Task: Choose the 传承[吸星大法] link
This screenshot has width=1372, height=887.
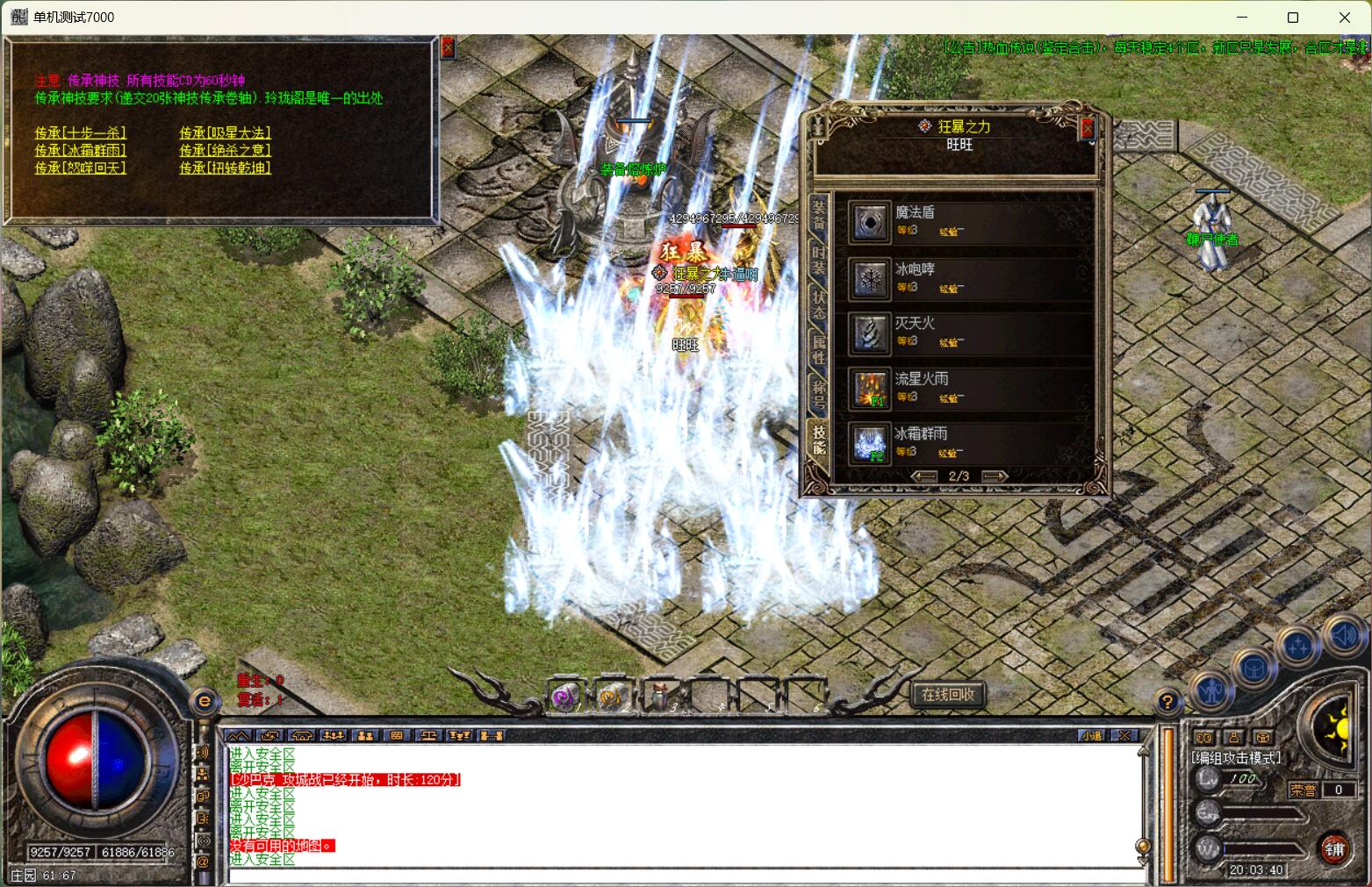Action: [225, 132]
